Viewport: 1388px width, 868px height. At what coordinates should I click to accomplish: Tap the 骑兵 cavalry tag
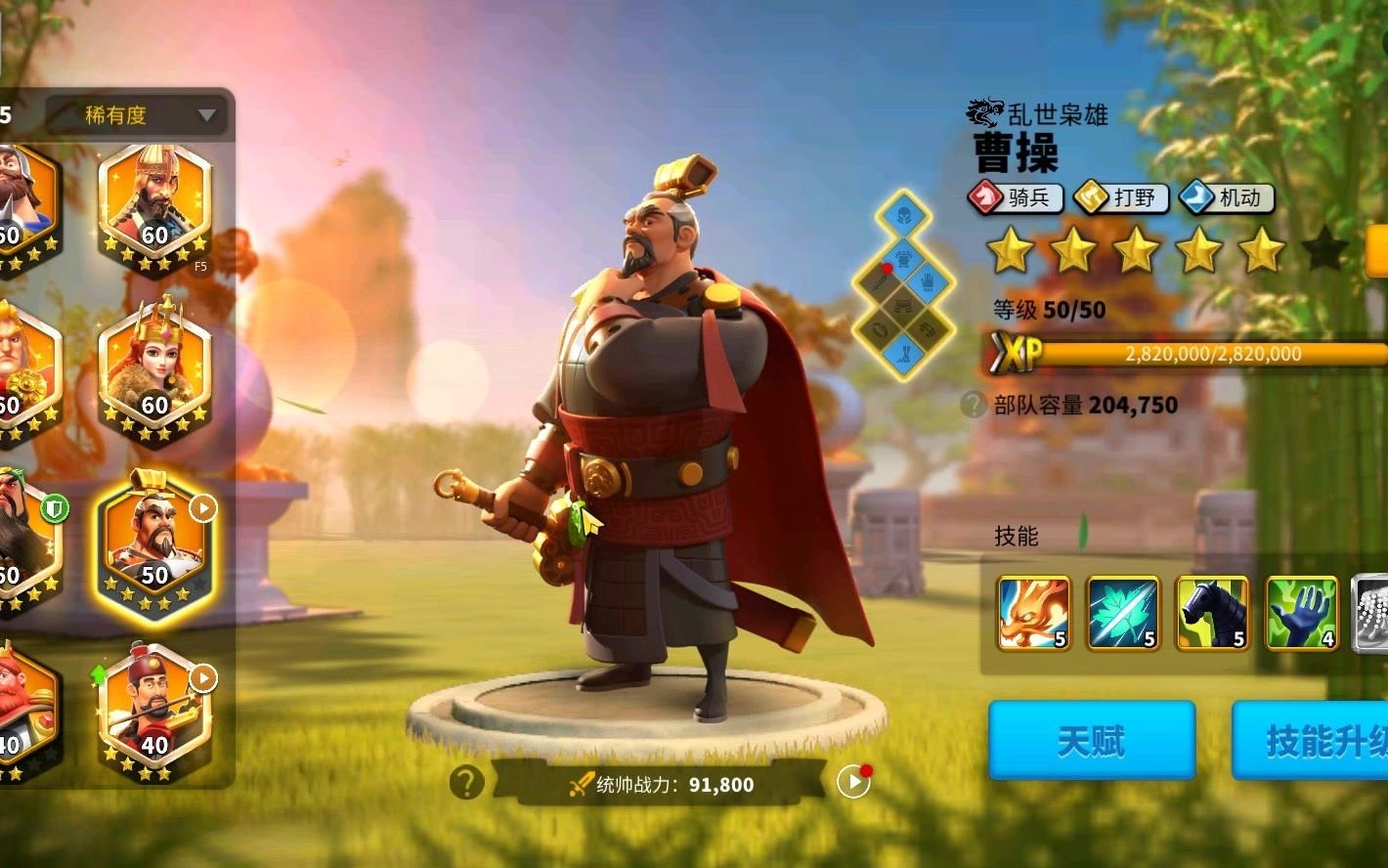coord(1015,198)
